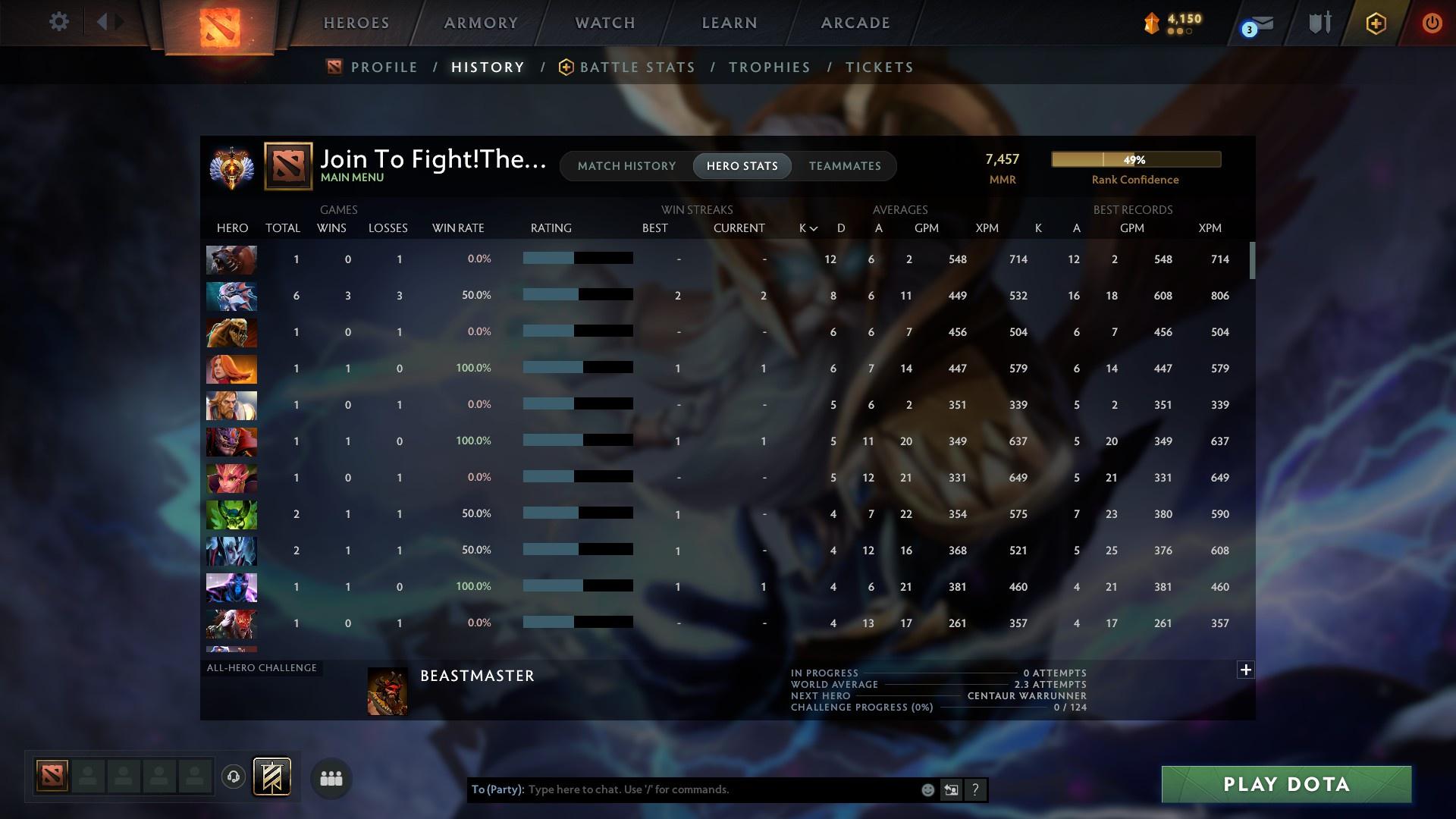This screenshot has height=819, width=1456.
Task: Open the Arcade menu
Action: (855, 23)
